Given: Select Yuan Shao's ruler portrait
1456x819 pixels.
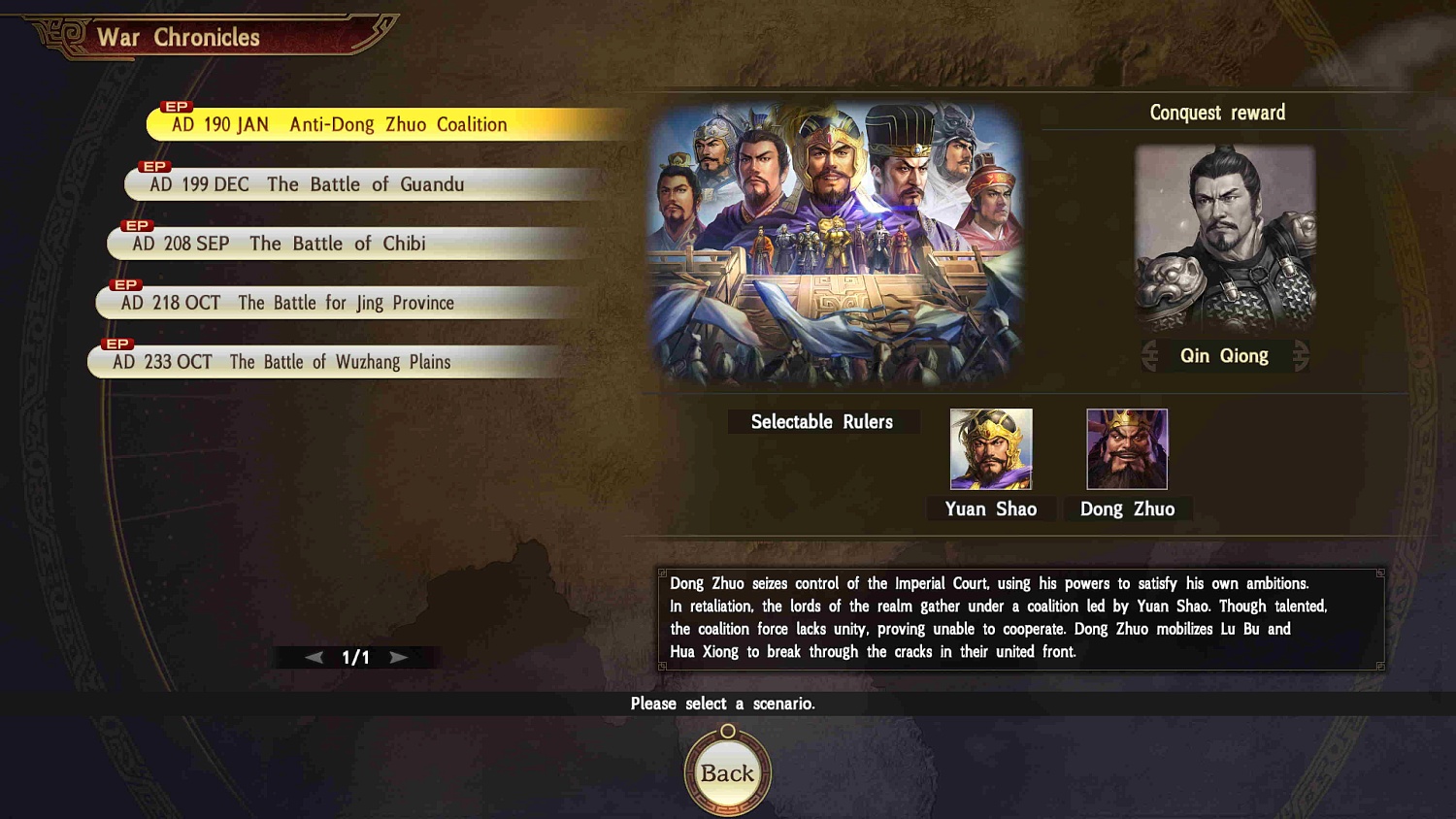Looking at the screenshot, I should point(991,449).
